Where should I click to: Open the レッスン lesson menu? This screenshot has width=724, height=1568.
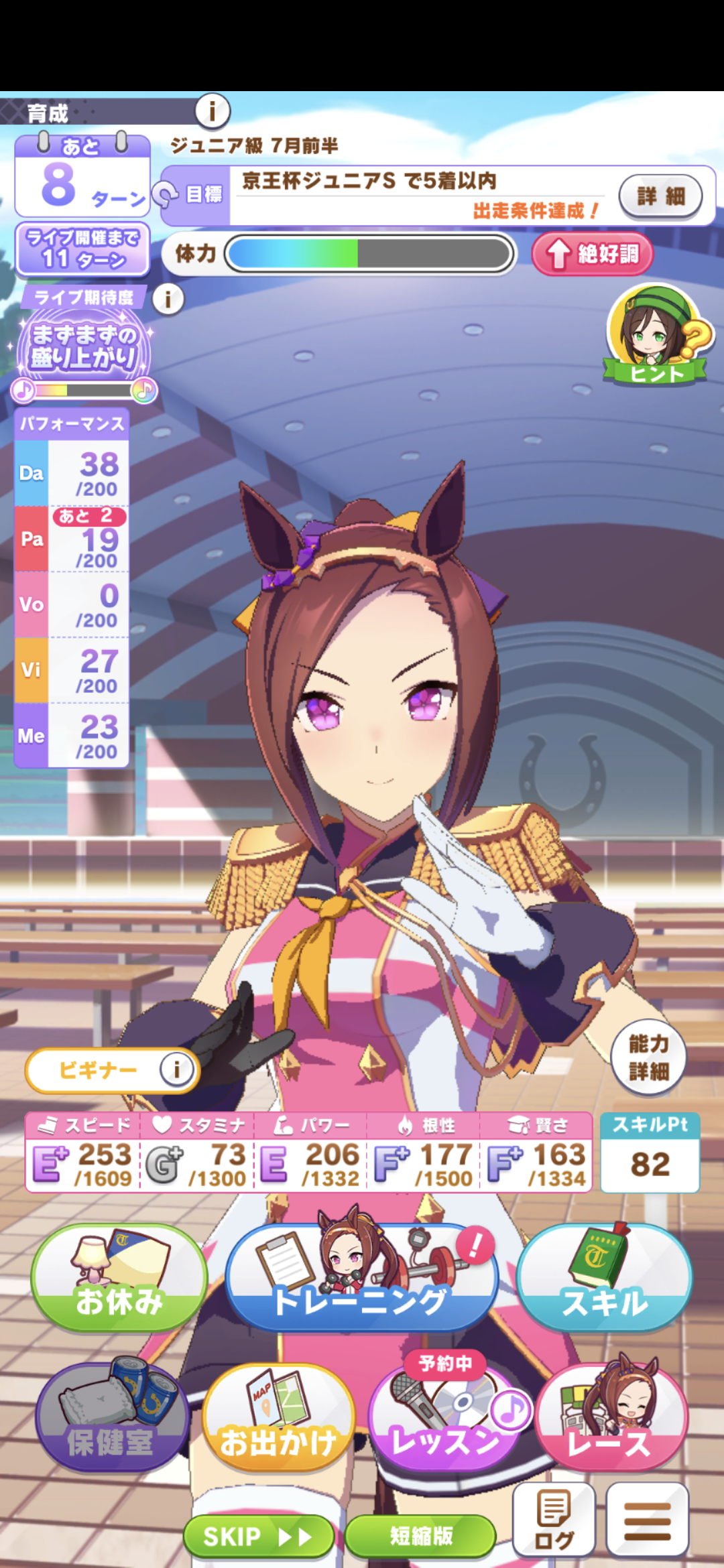(444, 1419)
